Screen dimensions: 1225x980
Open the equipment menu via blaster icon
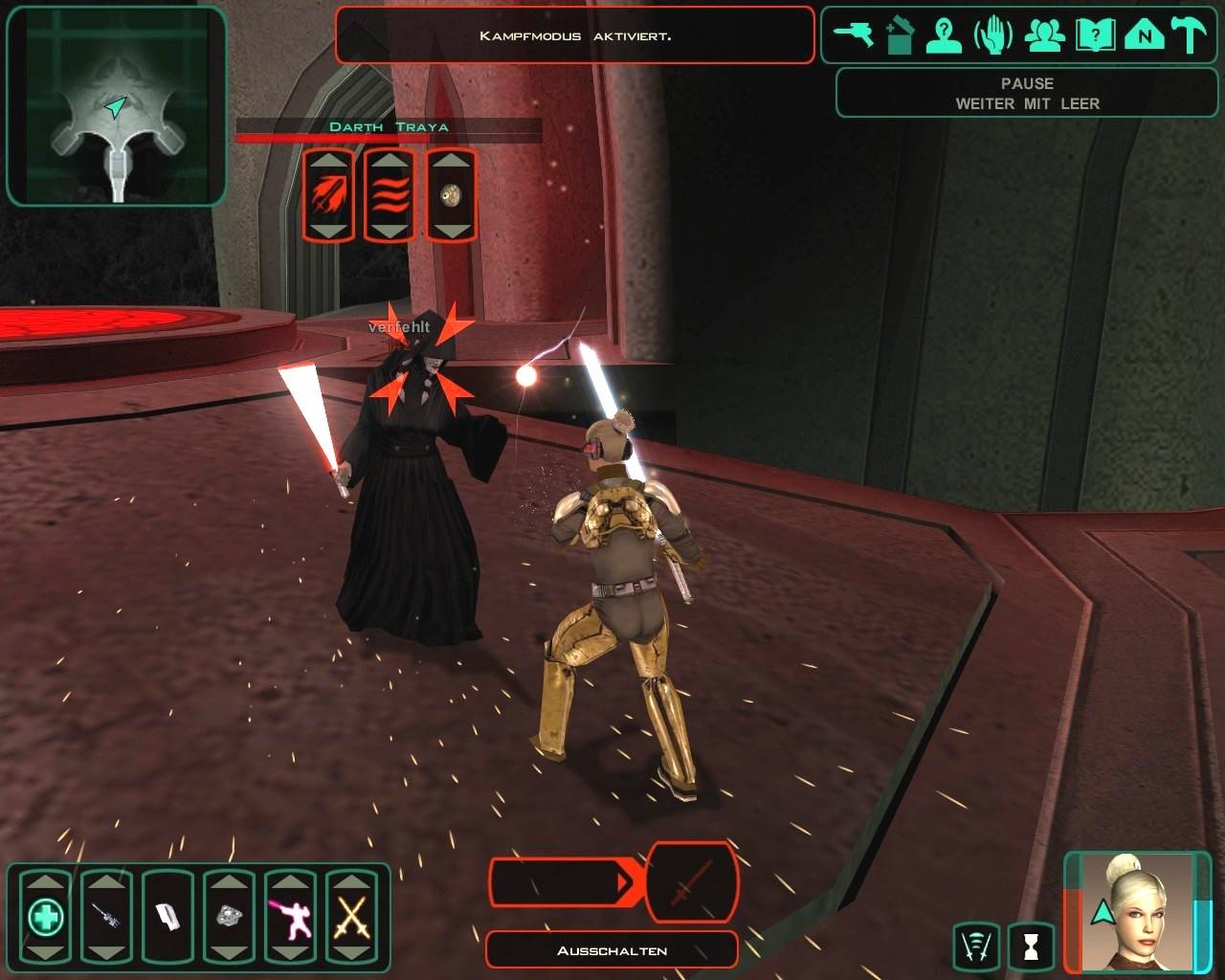click(853, 35)
